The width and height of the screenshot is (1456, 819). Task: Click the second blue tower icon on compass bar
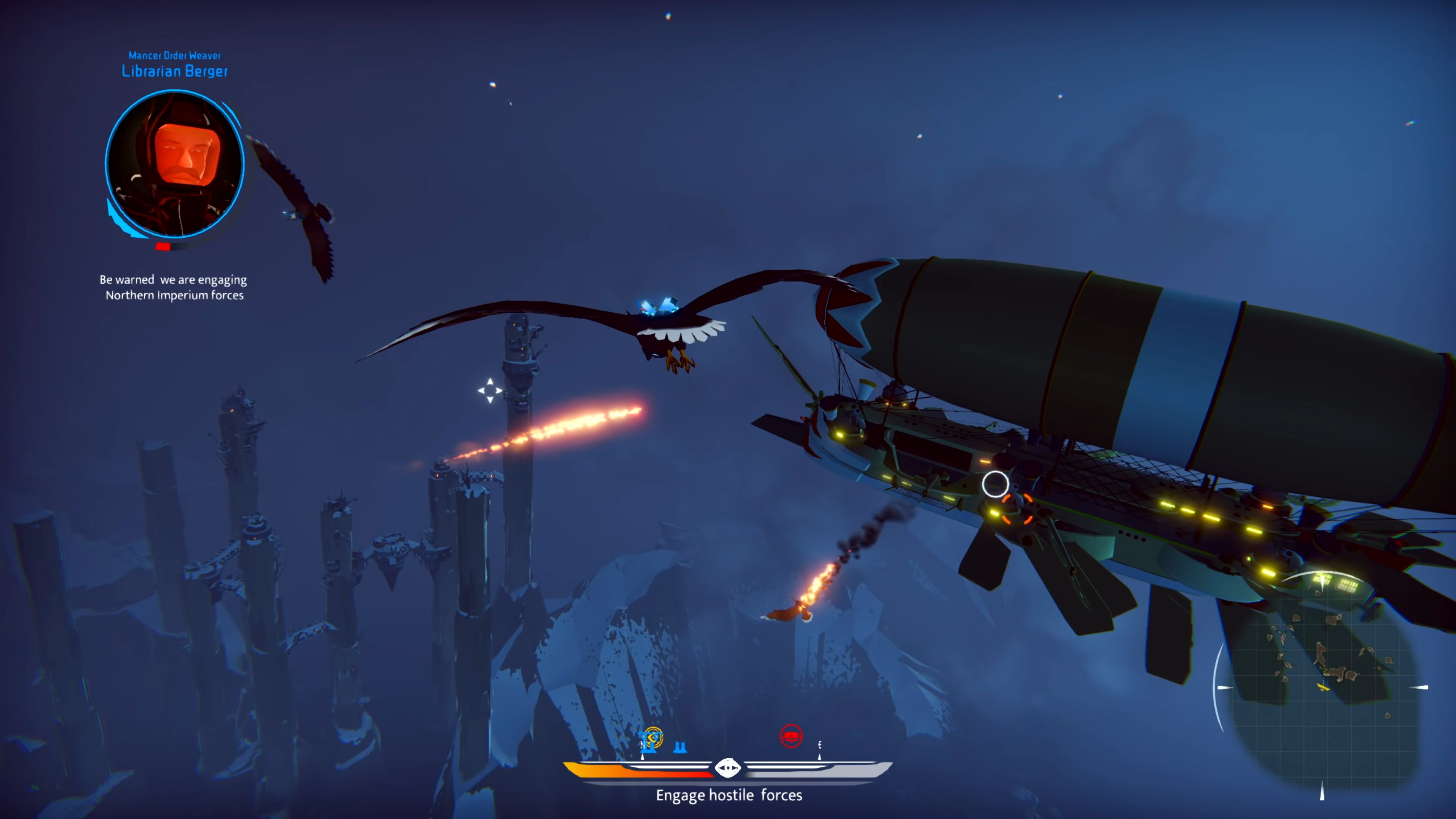680,747
